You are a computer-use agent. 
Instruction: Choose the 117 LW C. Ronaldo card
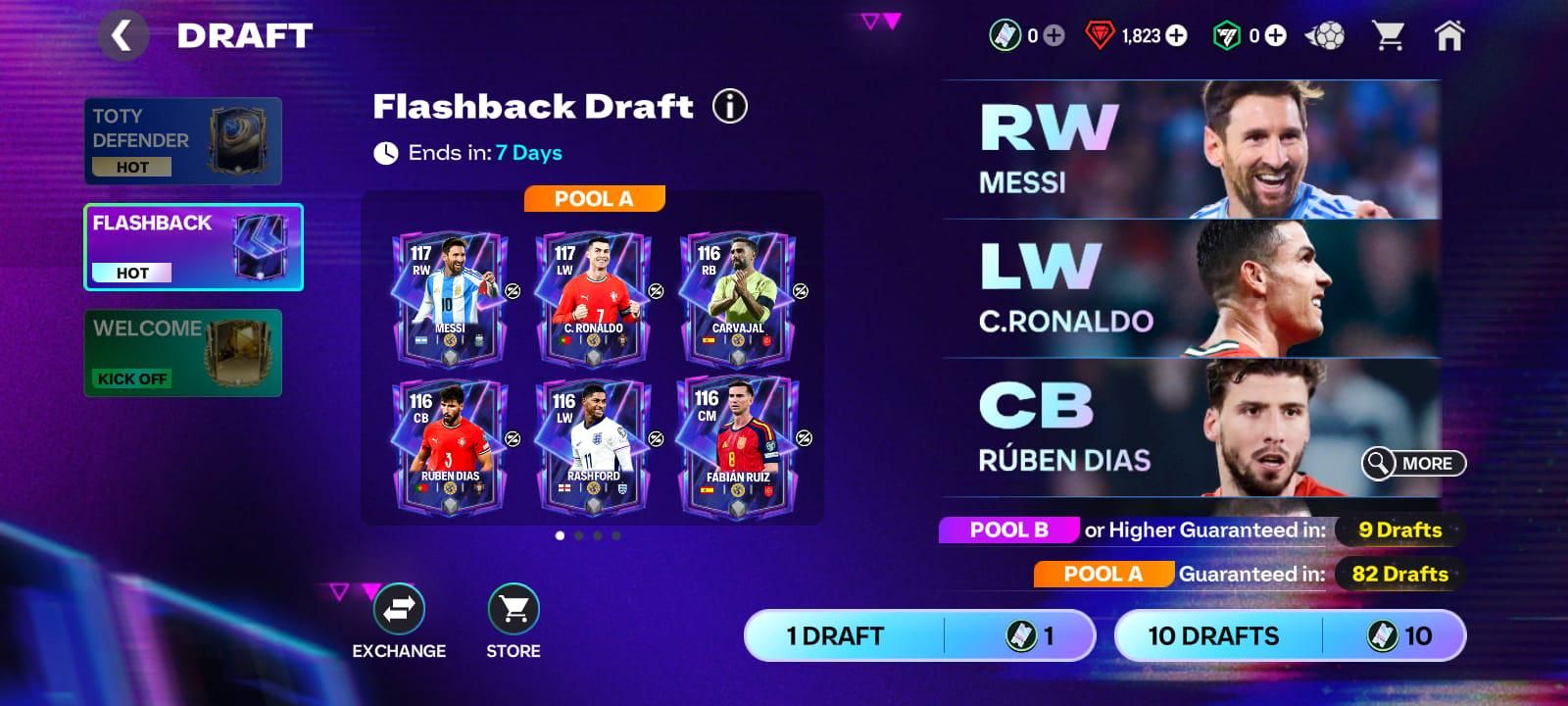(x=593, y=298)
